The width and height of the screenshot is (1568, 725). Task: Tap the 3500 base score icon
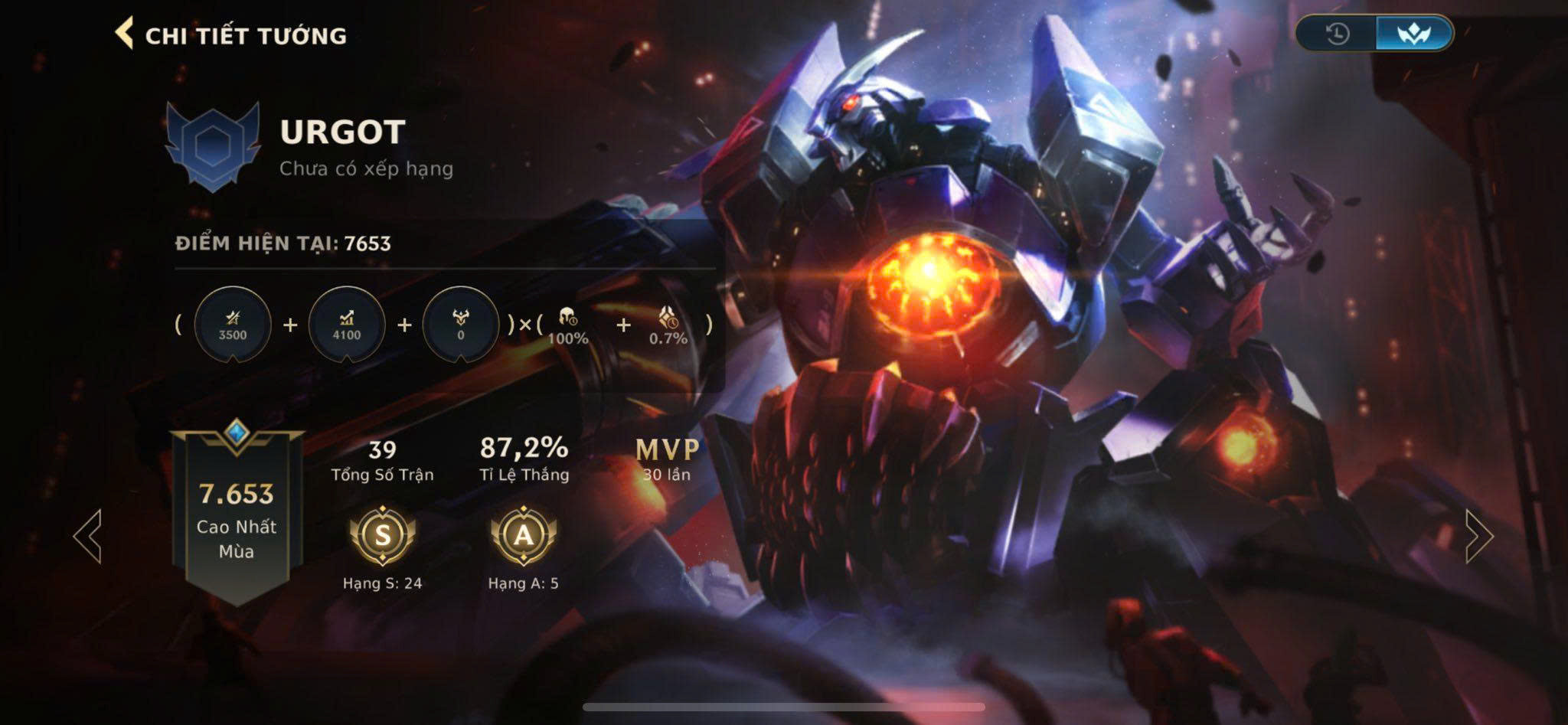(x=233, y=325)
